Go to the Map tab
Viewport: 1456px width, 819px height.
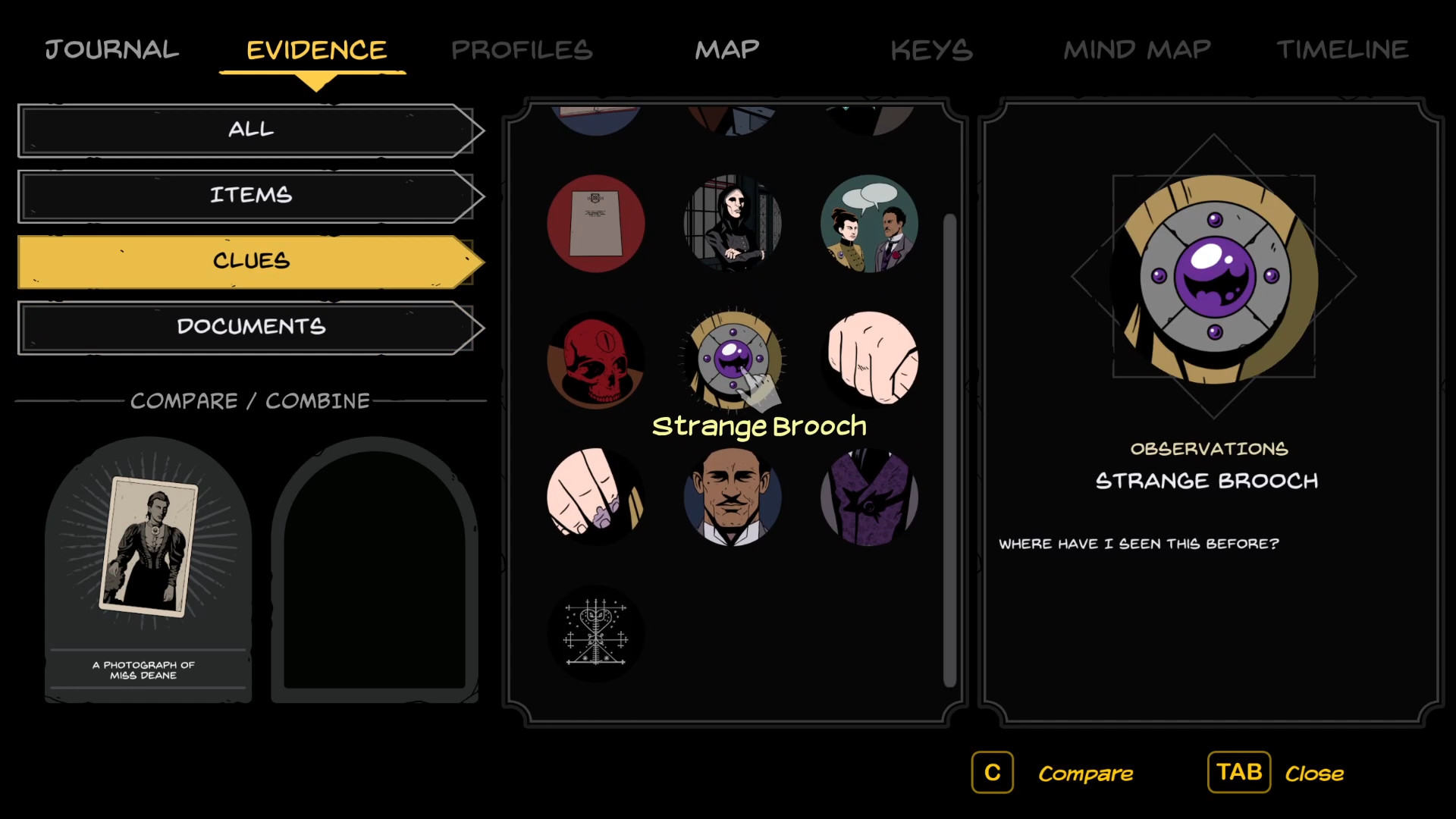pos(727,50)
